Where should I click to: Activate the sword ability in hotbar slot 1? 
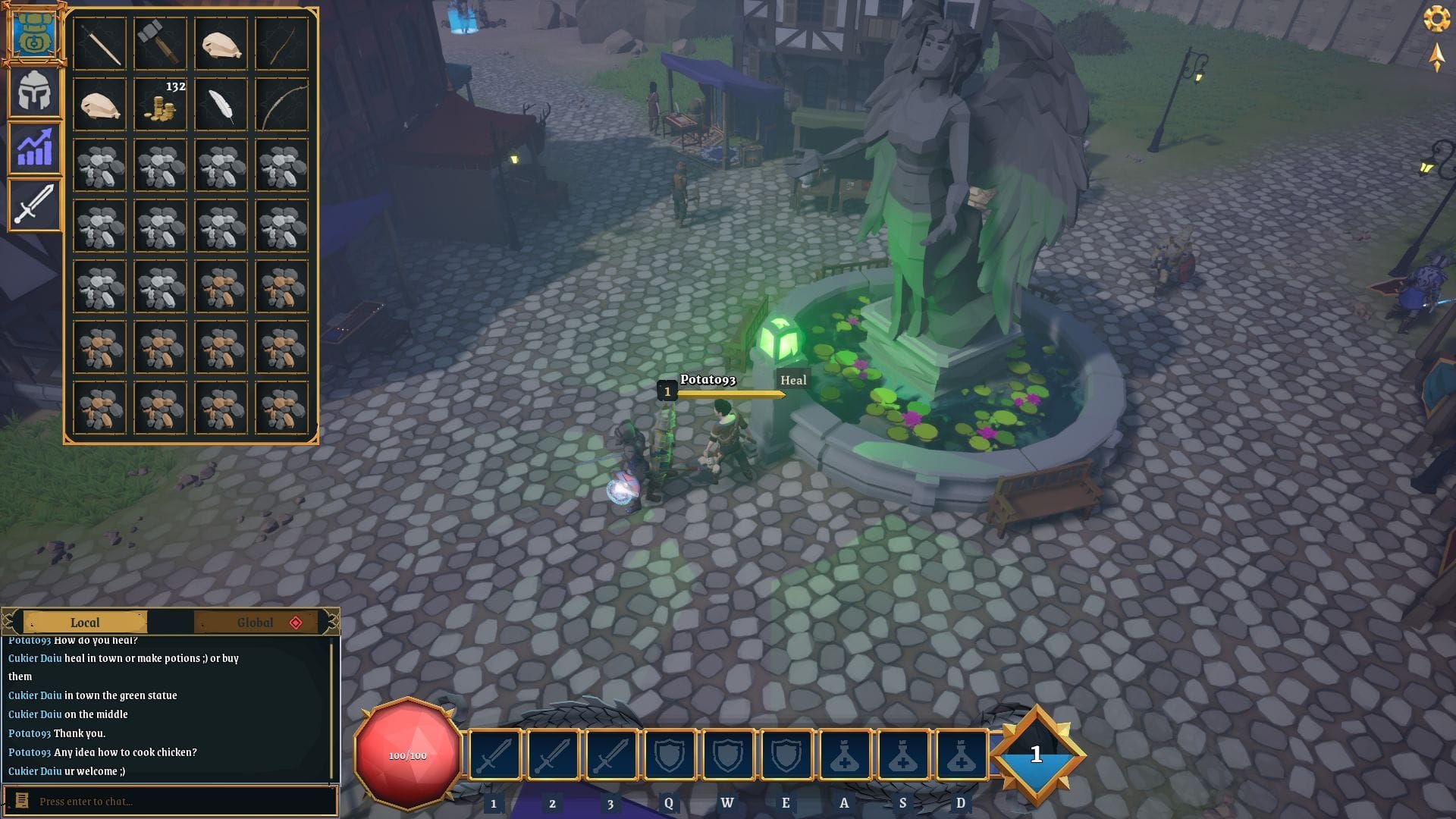pyautogui.click(x=494, y=755)
